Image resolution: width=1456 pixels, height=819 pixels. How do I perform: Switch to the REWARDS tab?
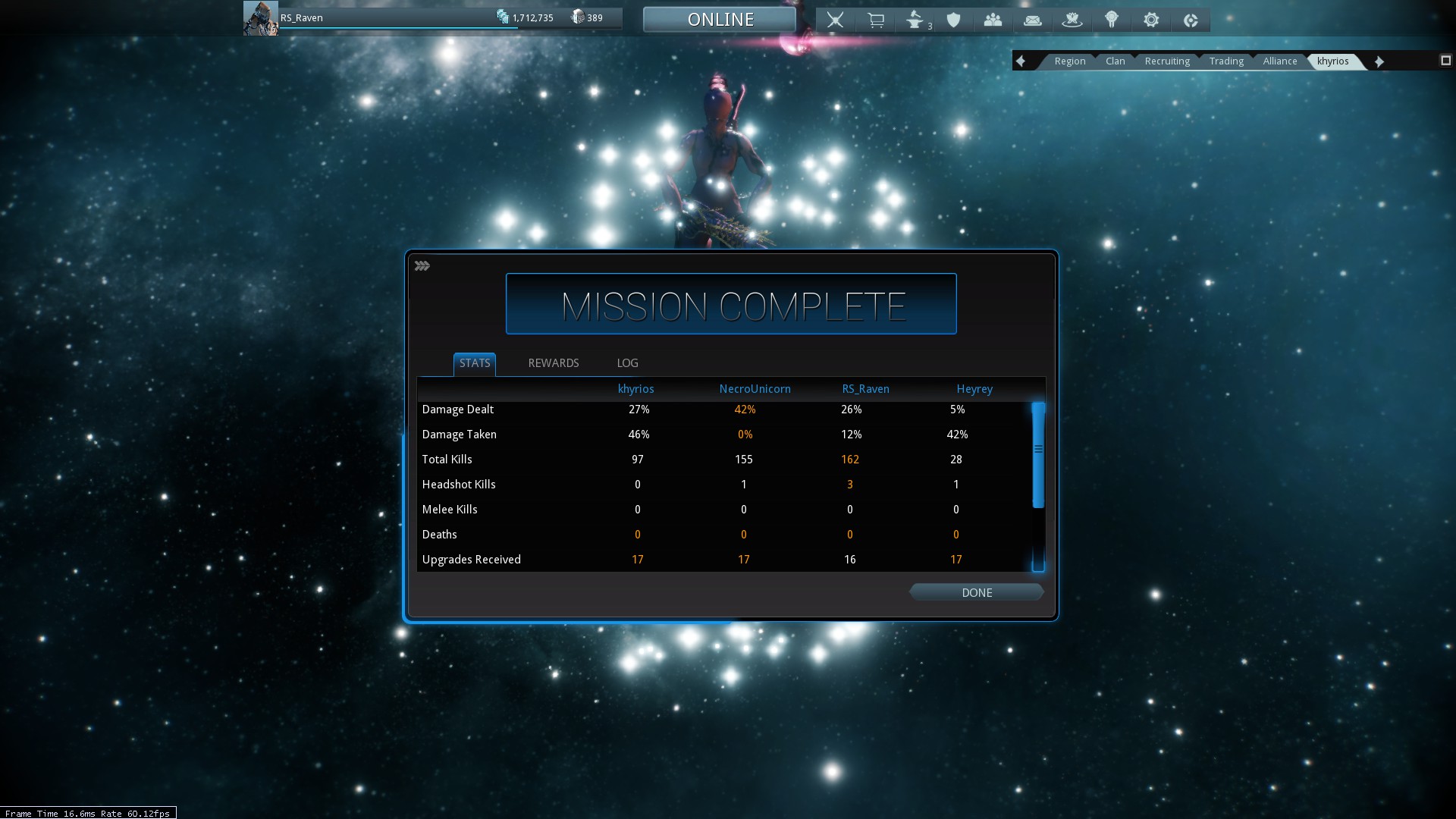pyautogui.click(x=553, y=363)
